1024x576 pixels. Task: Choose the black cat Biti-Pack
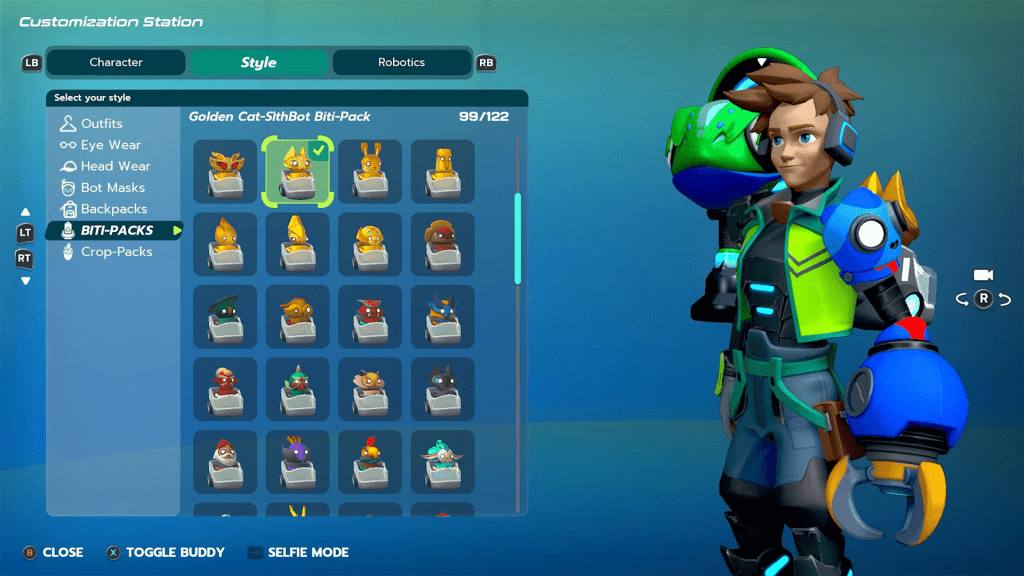coord(443,389)
